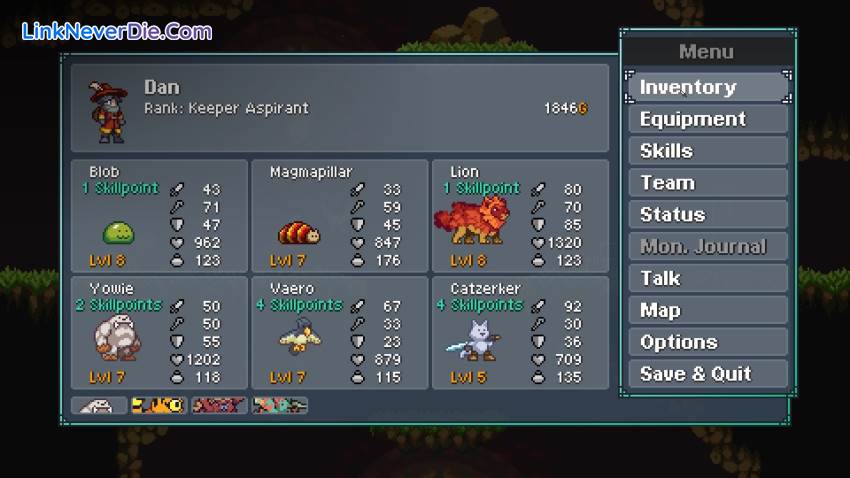Click the Vaero monster card
Screen dimensions: 850x478
(x=339, y=332)
